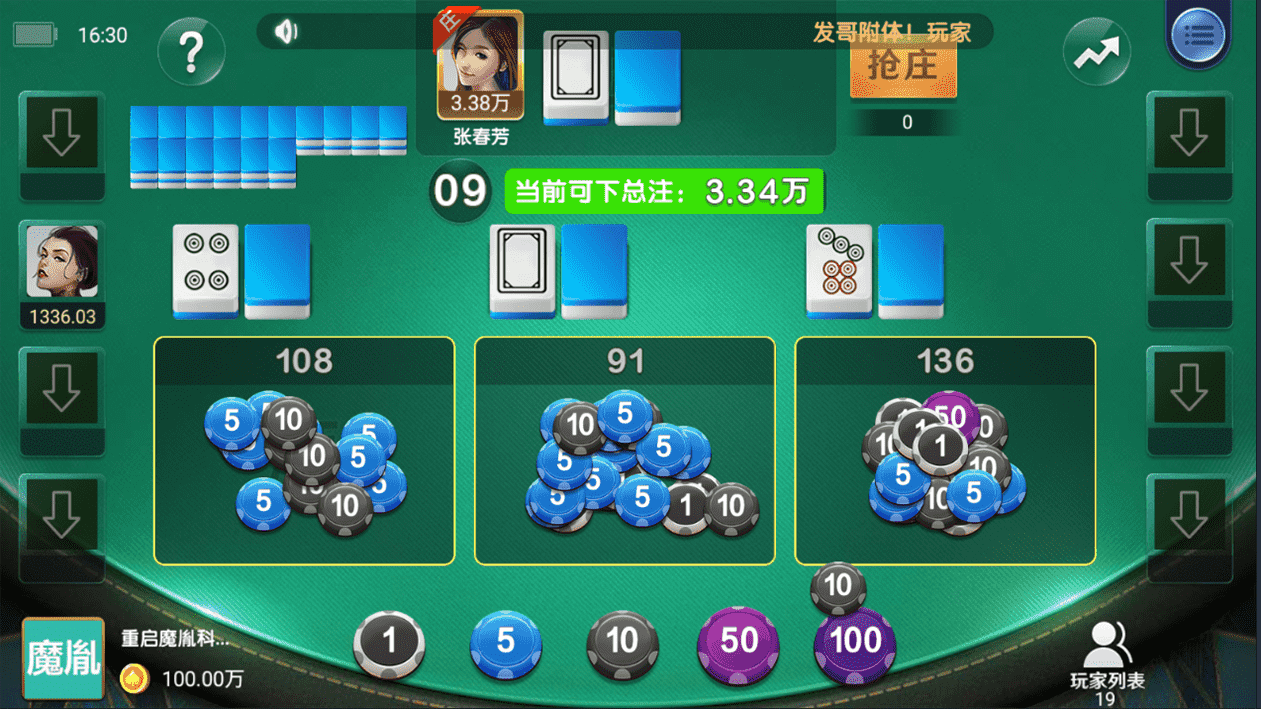Select the 1 chip
Screen dimensions: 1261x709
[389, 642]
